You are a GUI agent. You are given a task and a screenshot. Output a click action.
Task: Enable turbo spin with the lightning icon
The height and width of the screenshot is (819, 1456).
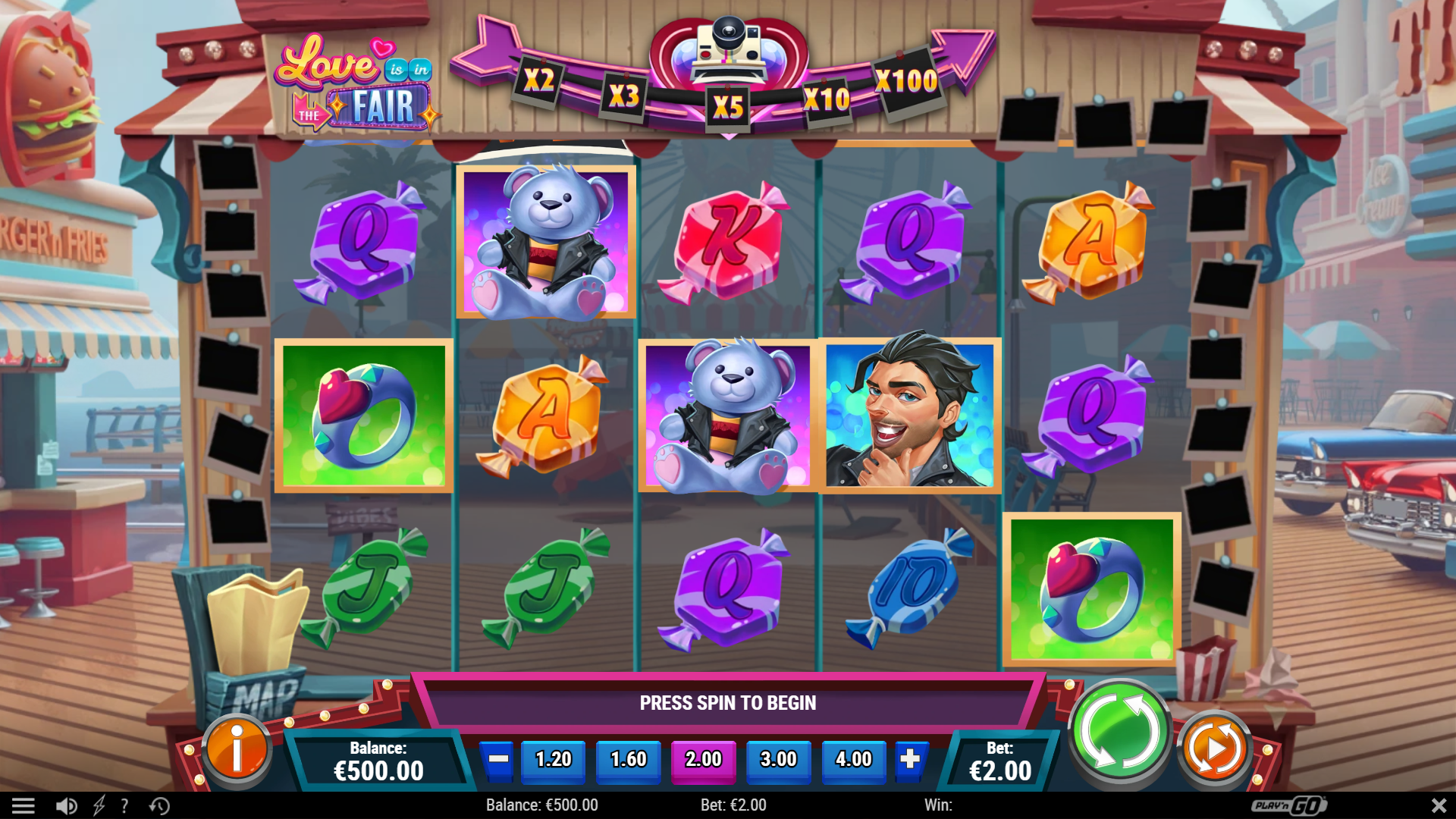97,805
